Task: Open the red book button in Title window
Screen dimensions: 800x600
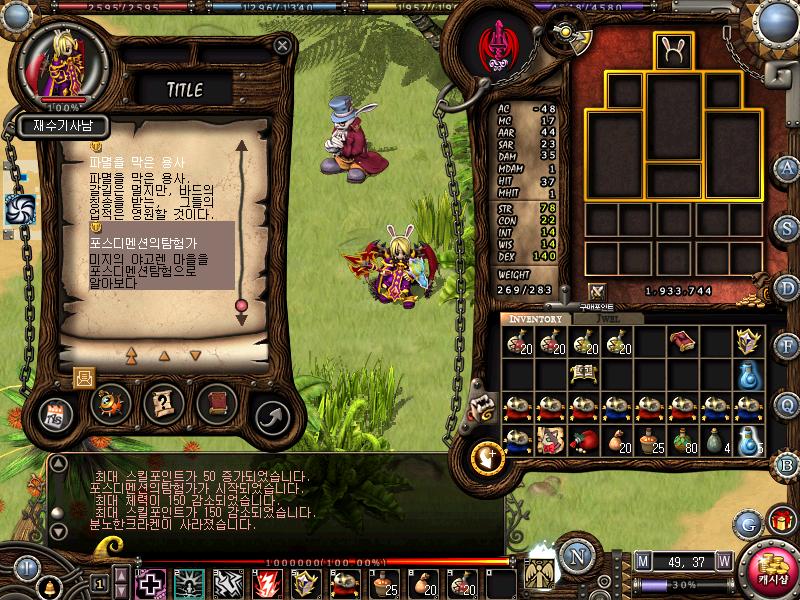Action: 216,403
